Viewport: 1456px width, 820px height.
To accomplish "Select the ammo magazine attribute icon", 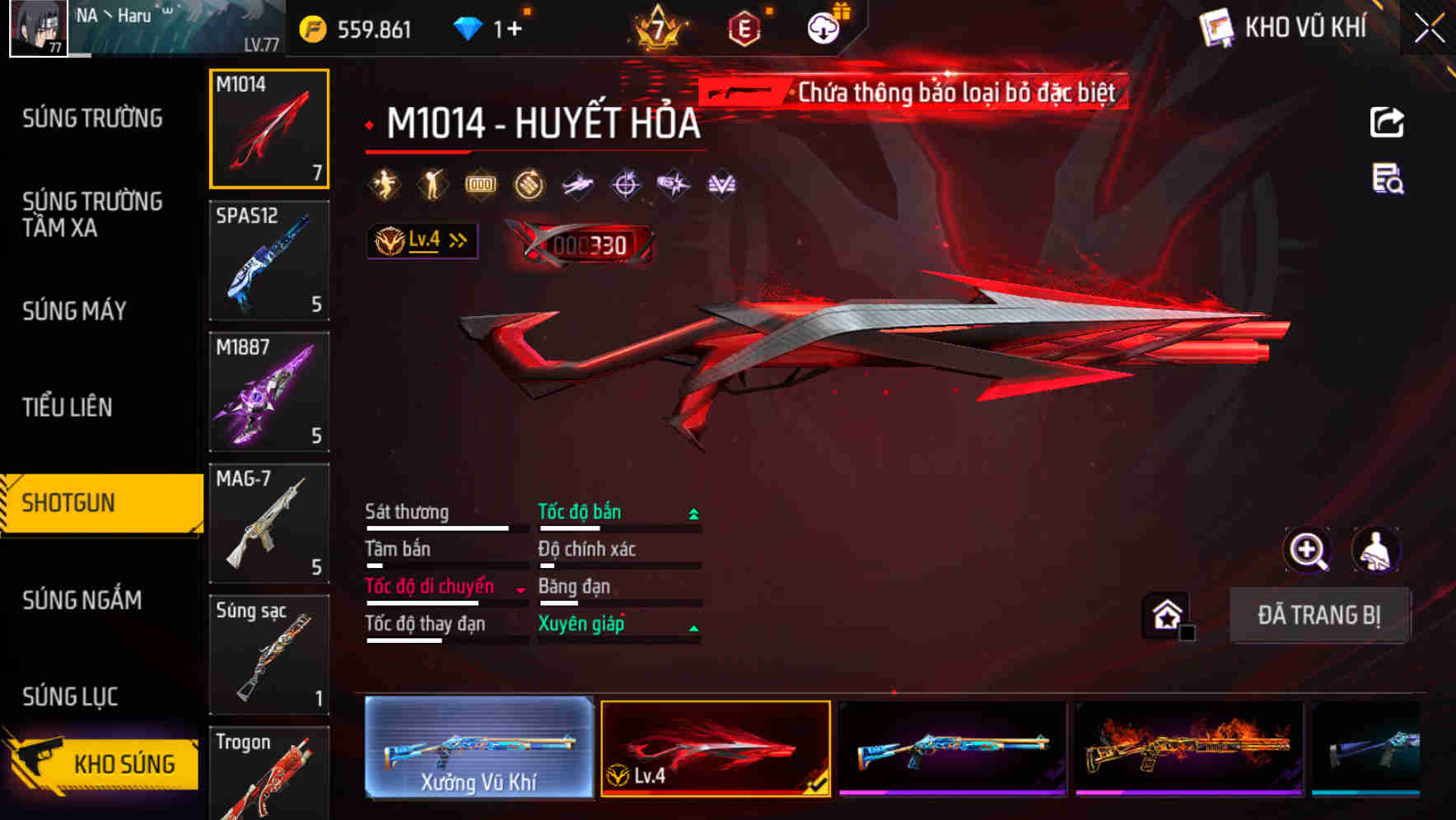I will click(x=480, y=185).
